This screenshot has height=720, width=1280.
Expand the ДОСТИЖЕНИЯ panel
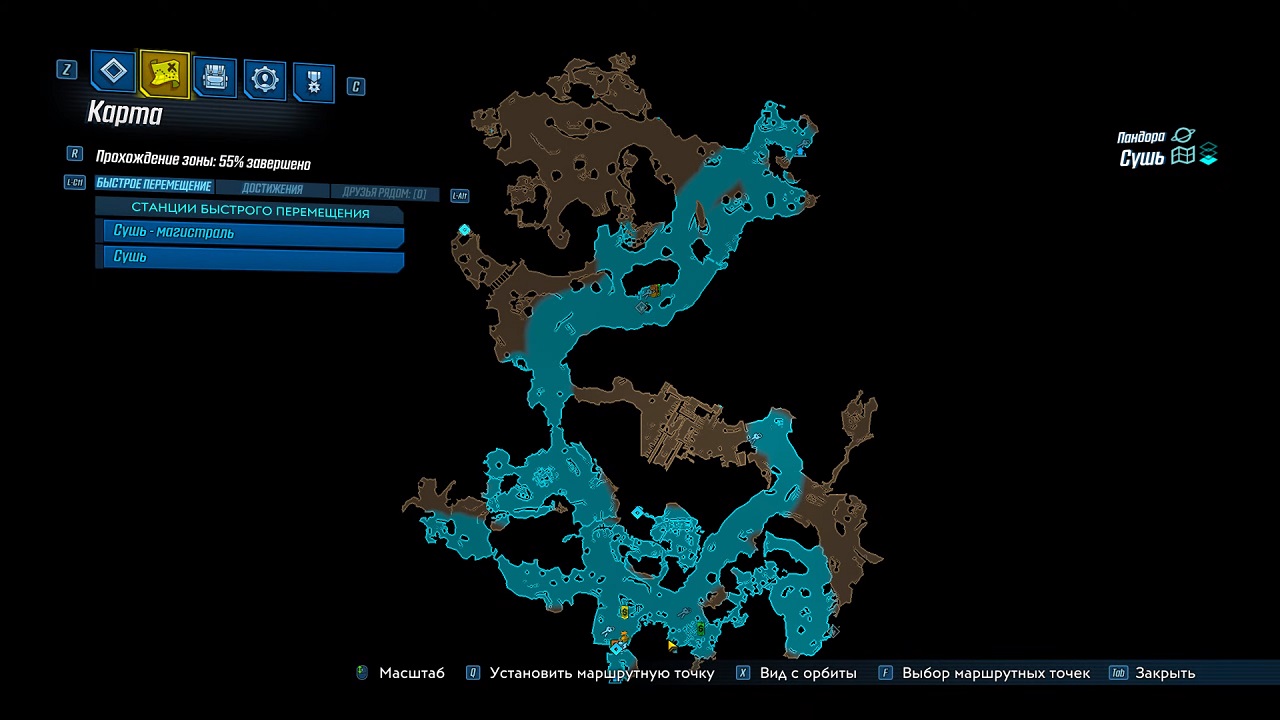tap(270, 189)
